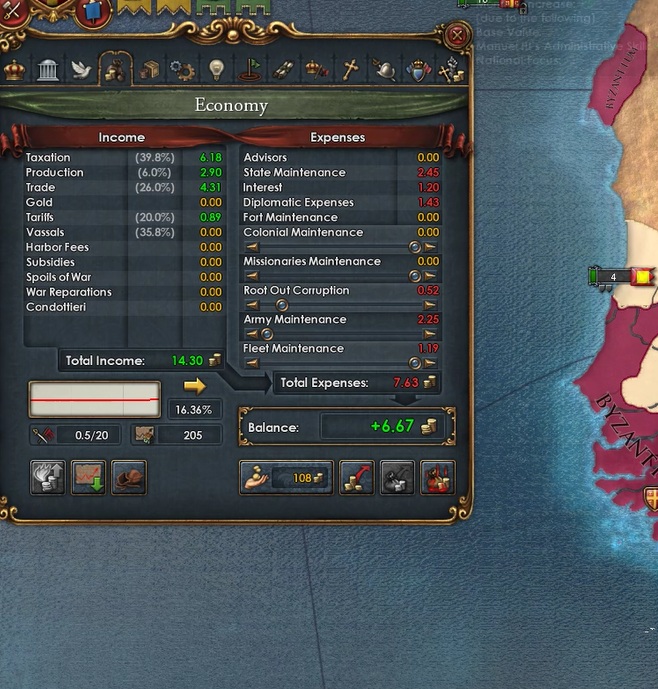Screen dimensions: 658x689
Task: Click the map with green arrow button
Action: pyautogui.click(x=89, y=477)
